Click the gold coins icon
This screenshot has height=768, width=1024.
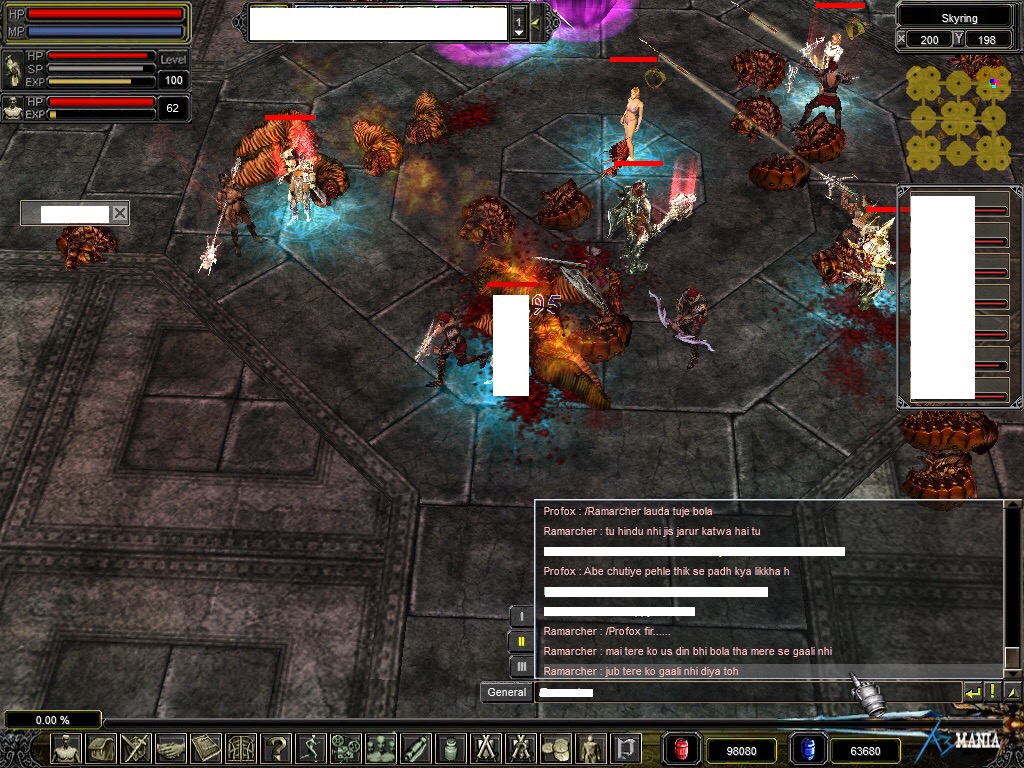[x=555, y=748]
